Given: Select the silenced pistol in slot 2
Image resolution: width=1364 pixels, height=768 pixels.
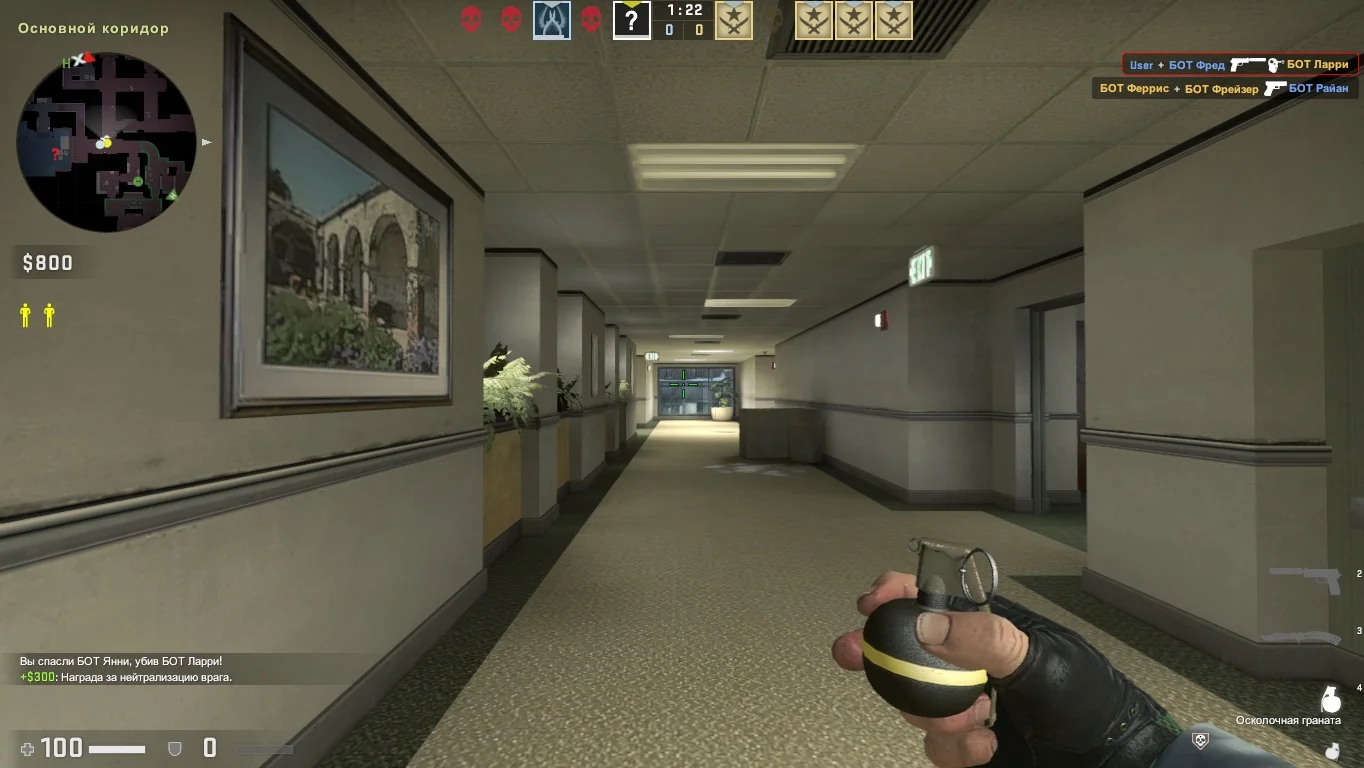Looking at the screenshot, I should click(1305, 579).
